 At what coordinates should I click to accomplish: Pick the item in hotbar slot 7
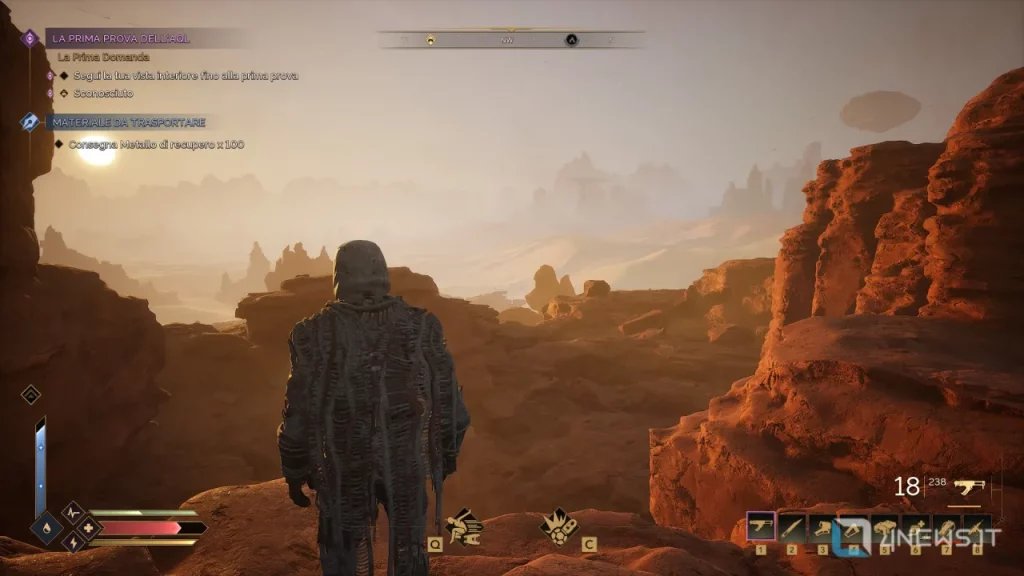click(x=946, y=527)
